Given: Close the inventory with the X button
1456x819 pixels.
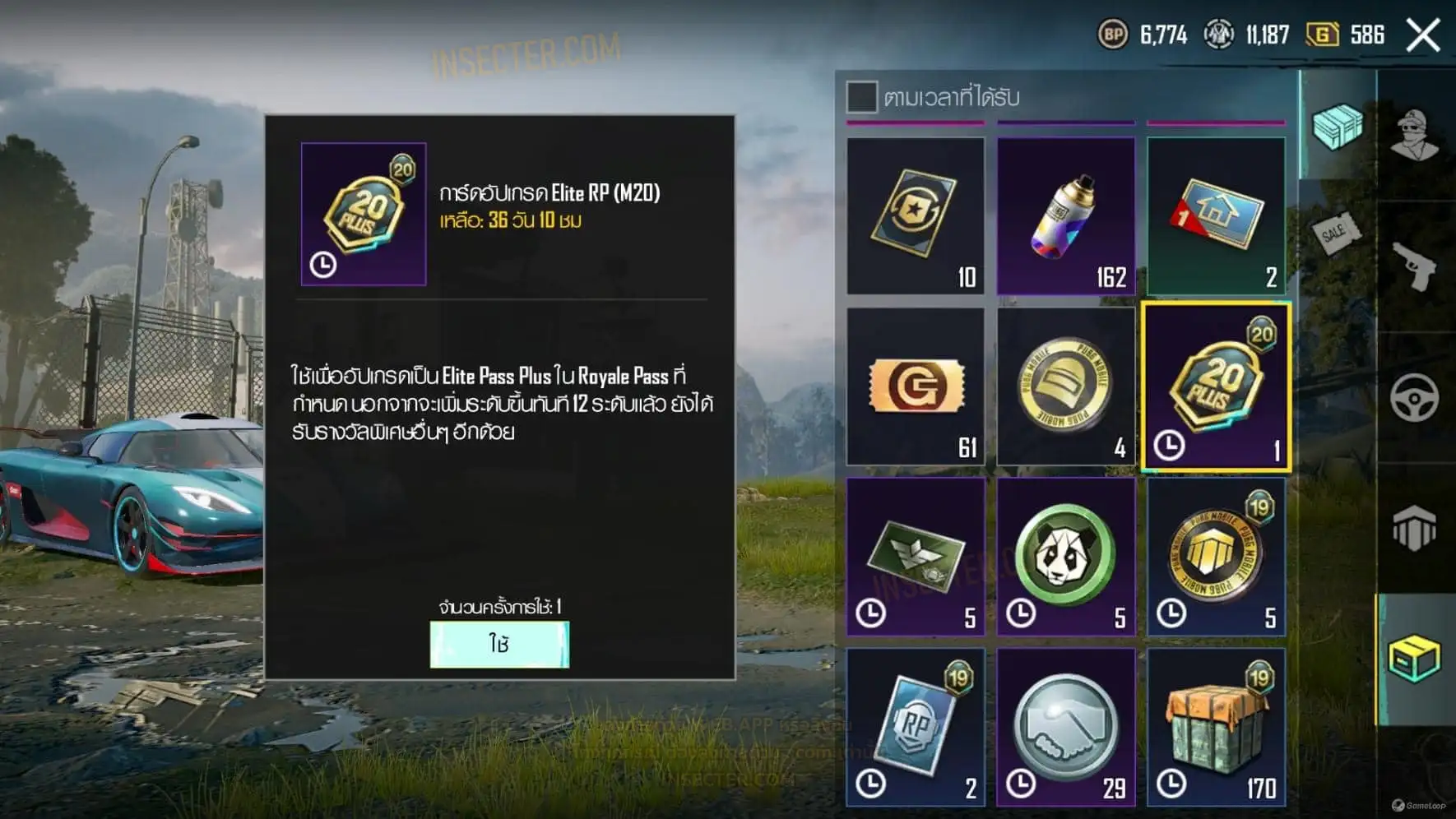Looking at the screenshot, I should click(x=1423, y=35).
